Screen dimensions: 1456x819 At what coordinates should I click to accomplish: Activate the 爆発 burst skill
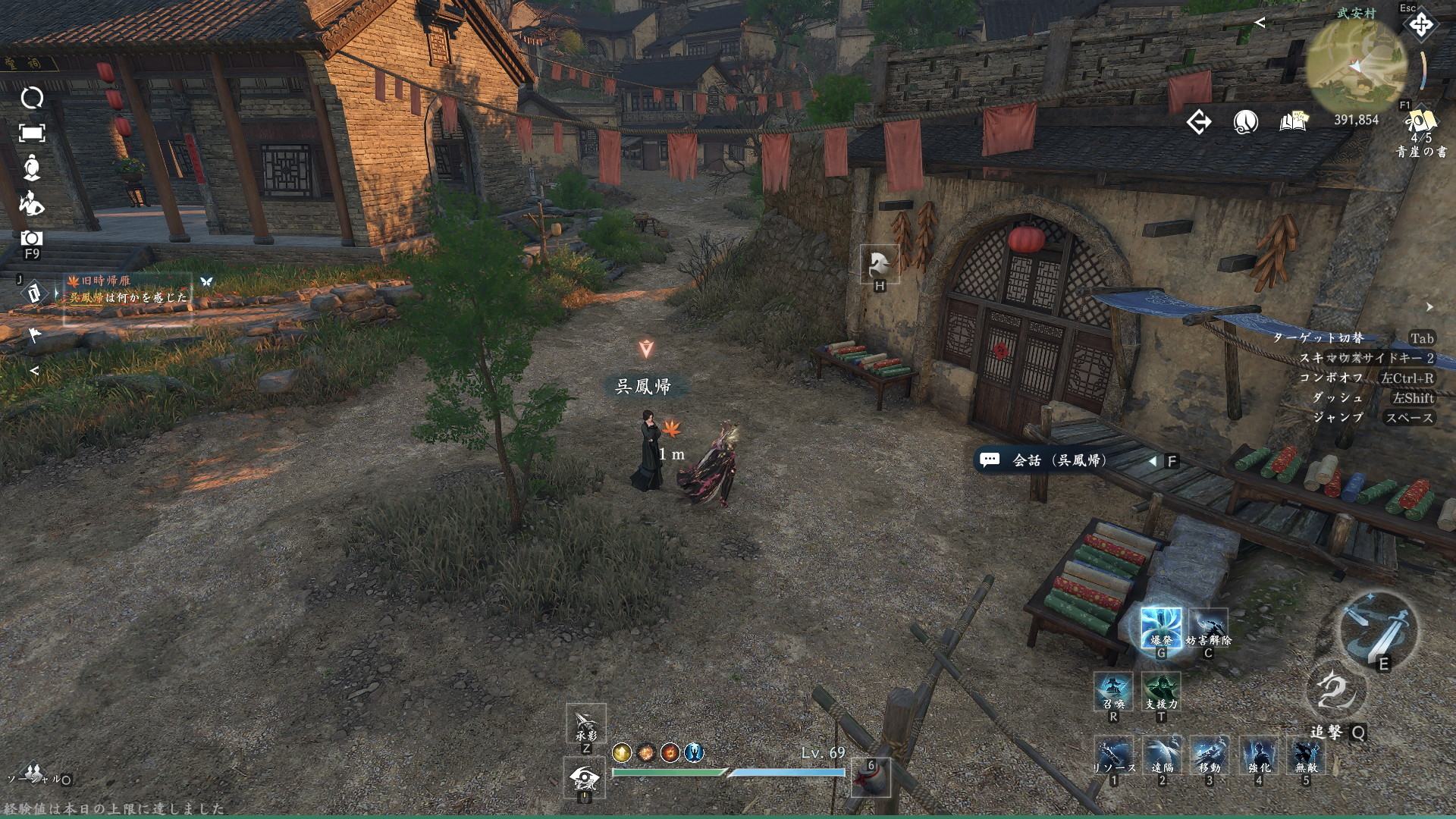coord(1161,629)
